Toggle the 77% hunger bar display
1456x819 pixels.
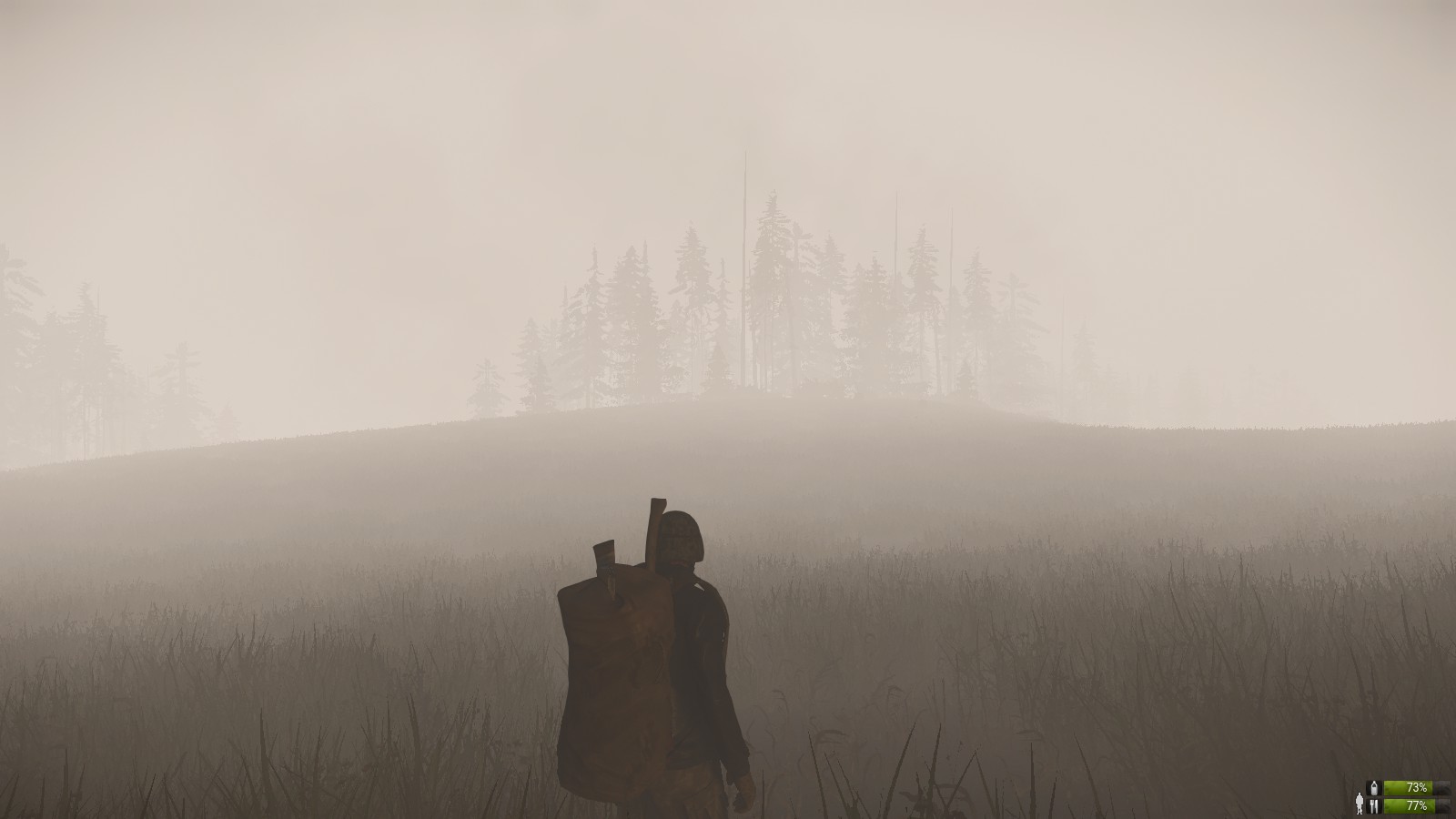coord(1409,806)
